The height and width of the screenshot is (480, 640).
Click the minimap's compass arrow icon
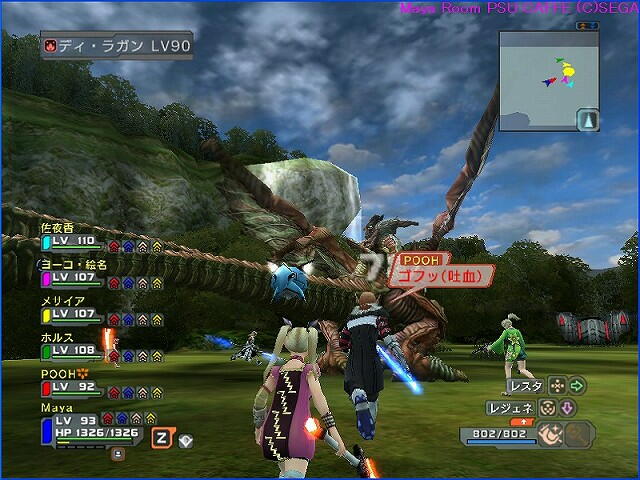587,120
